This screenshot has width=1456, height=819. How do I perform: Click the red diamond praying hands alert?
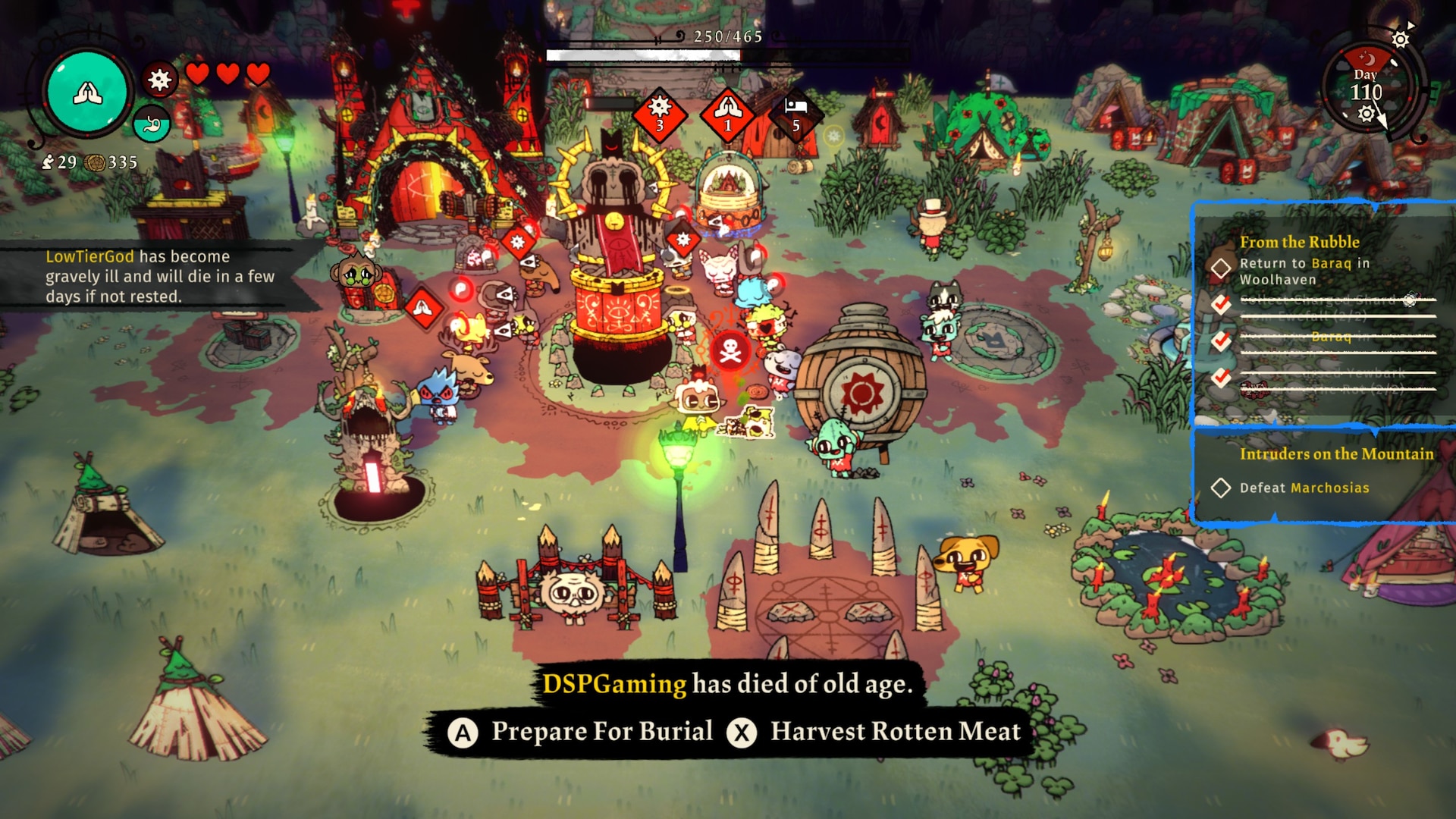click(x=727, y=115)
